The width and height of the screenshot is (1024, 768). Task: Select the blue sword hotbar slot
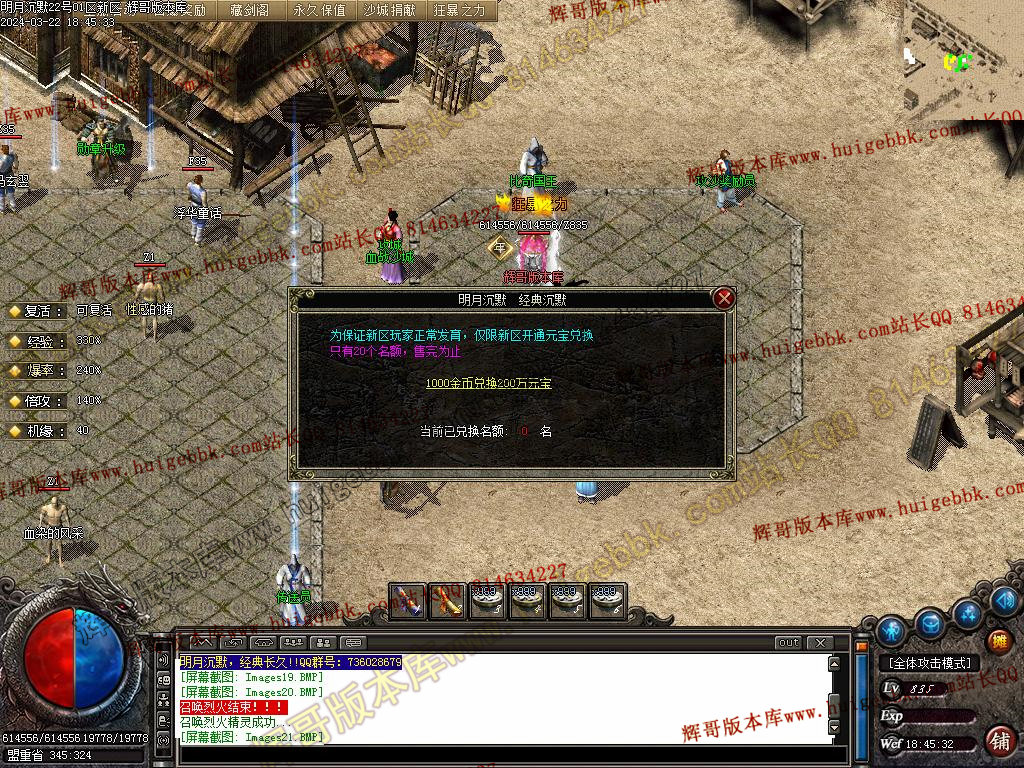(407, 600)
